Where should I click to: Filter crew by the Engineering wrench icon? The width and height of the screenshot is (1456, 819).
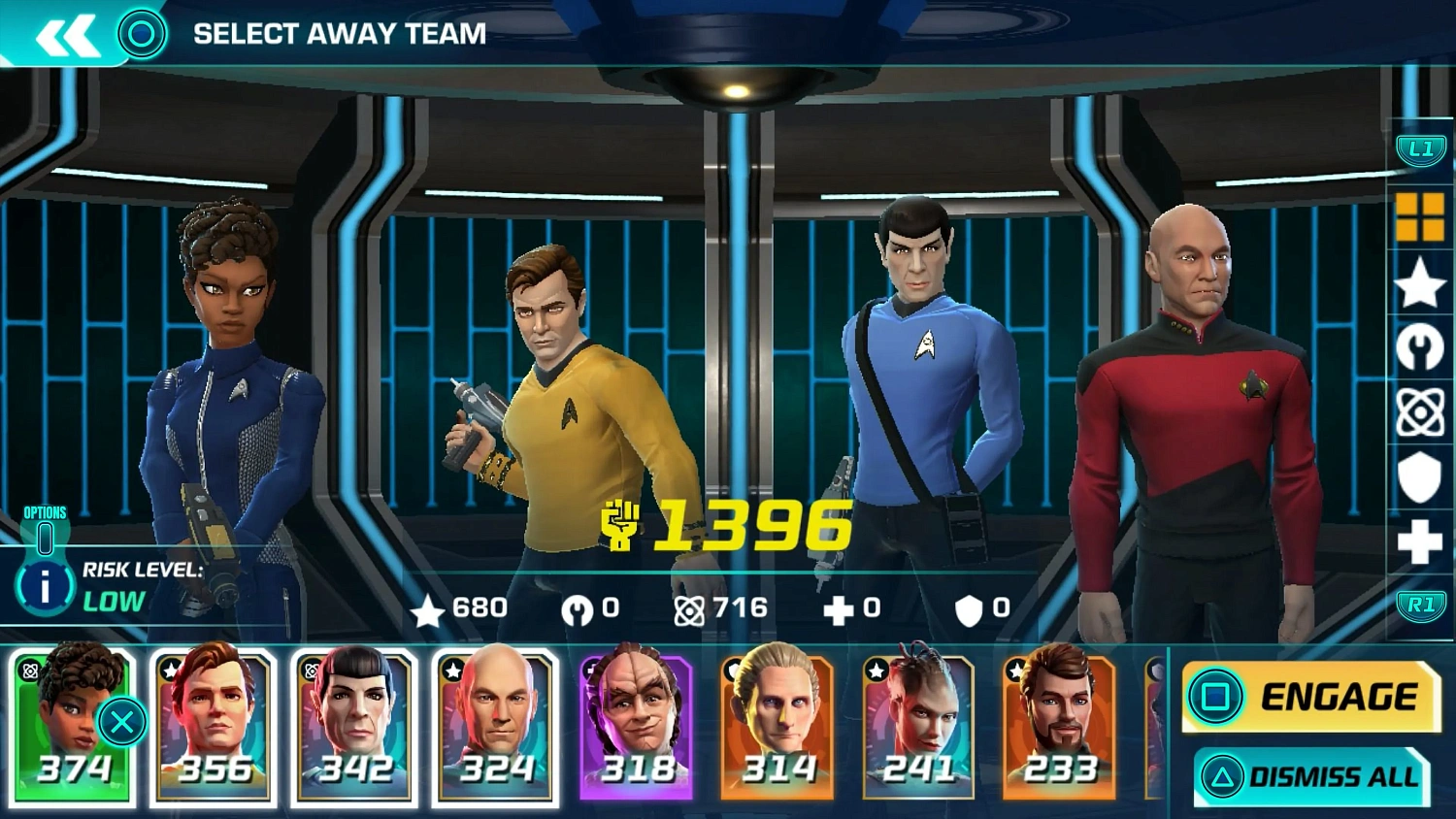click(1419, 347)
